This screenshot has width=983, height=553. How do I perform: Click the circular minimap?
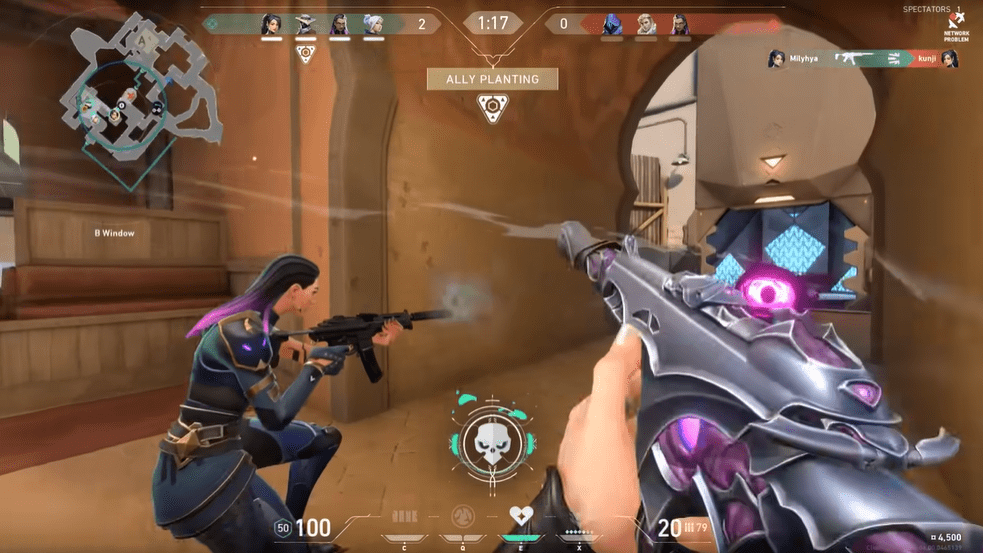coord(126,103)
